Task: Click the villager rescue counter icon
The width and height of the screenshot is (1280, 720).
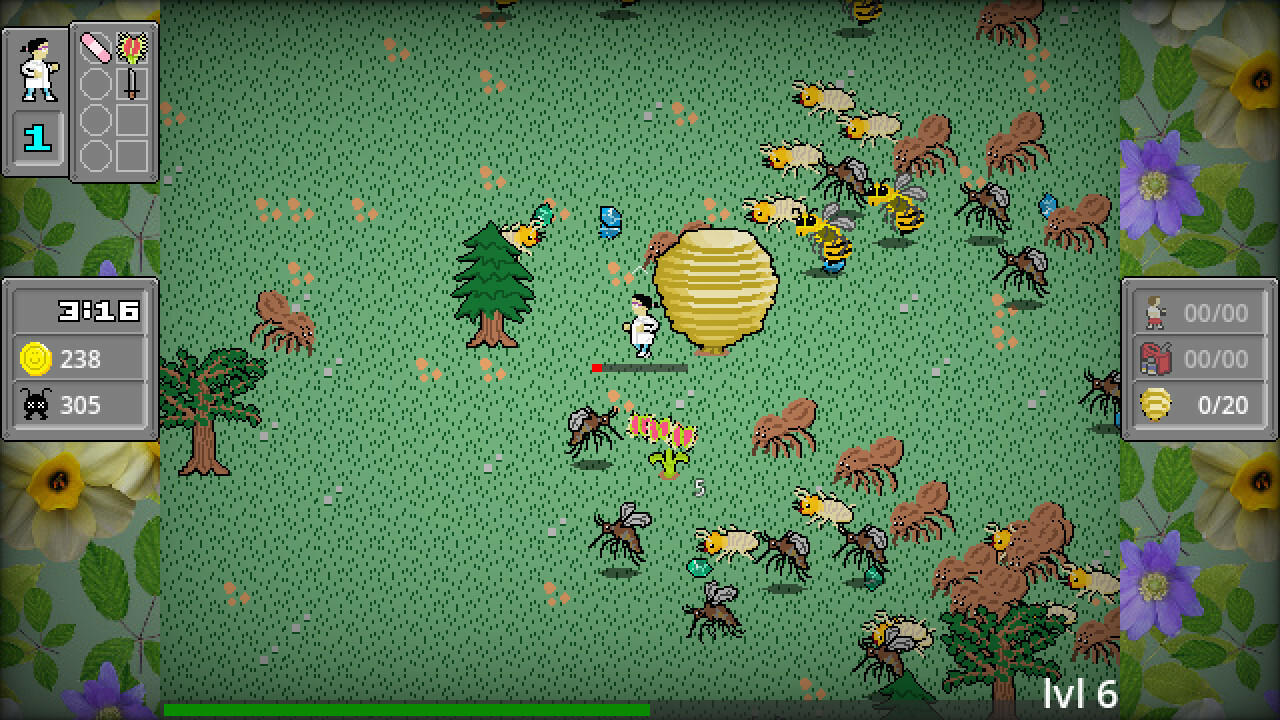Action: click(x=1155, y=313)
